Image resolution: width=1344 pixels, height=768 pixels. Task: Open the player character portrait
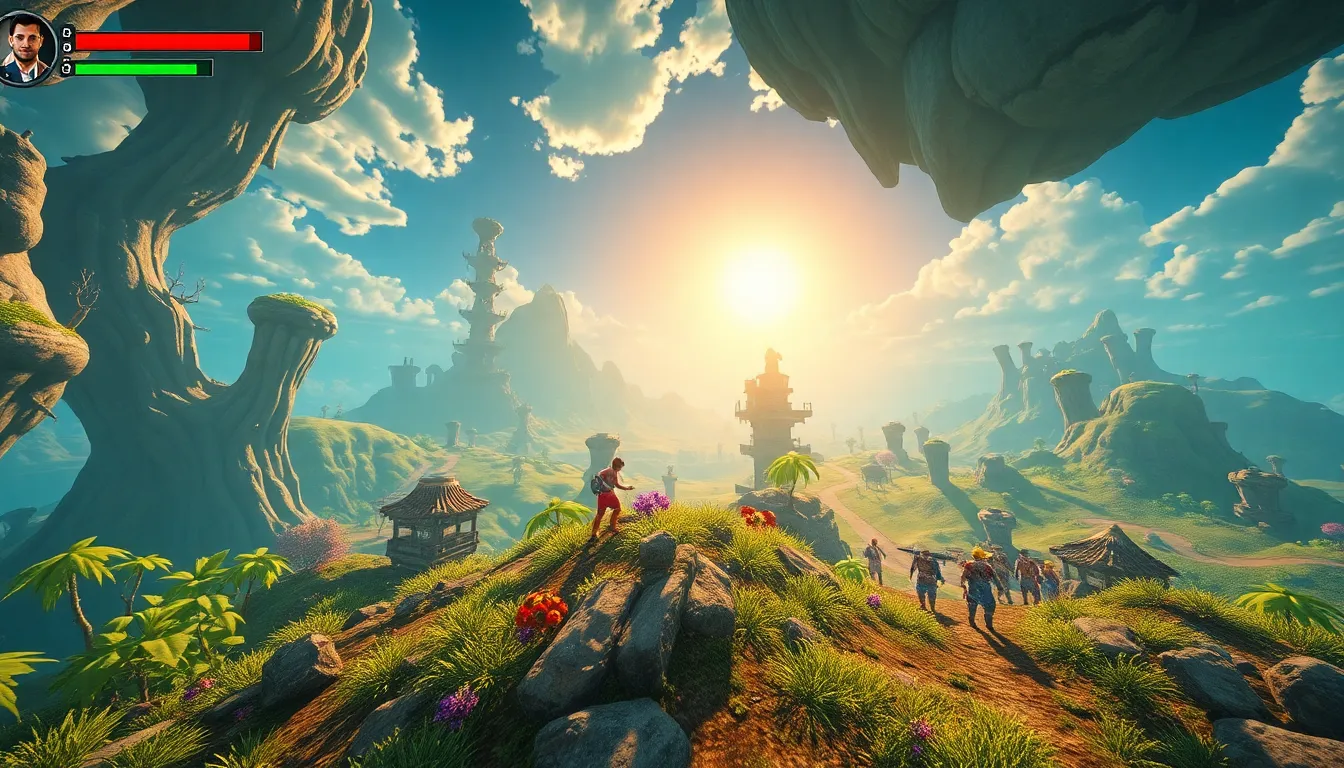[x=28, y=48]
